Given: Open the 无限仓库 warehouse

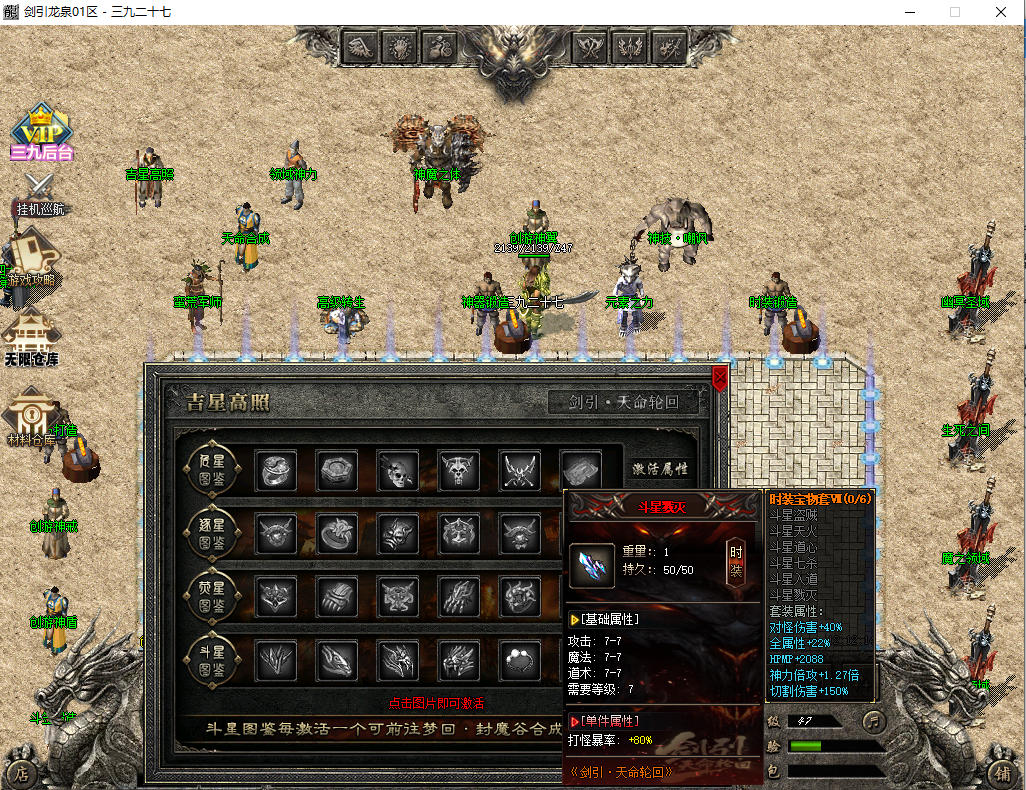Looking at the screenshot, I should click(30, 338).
